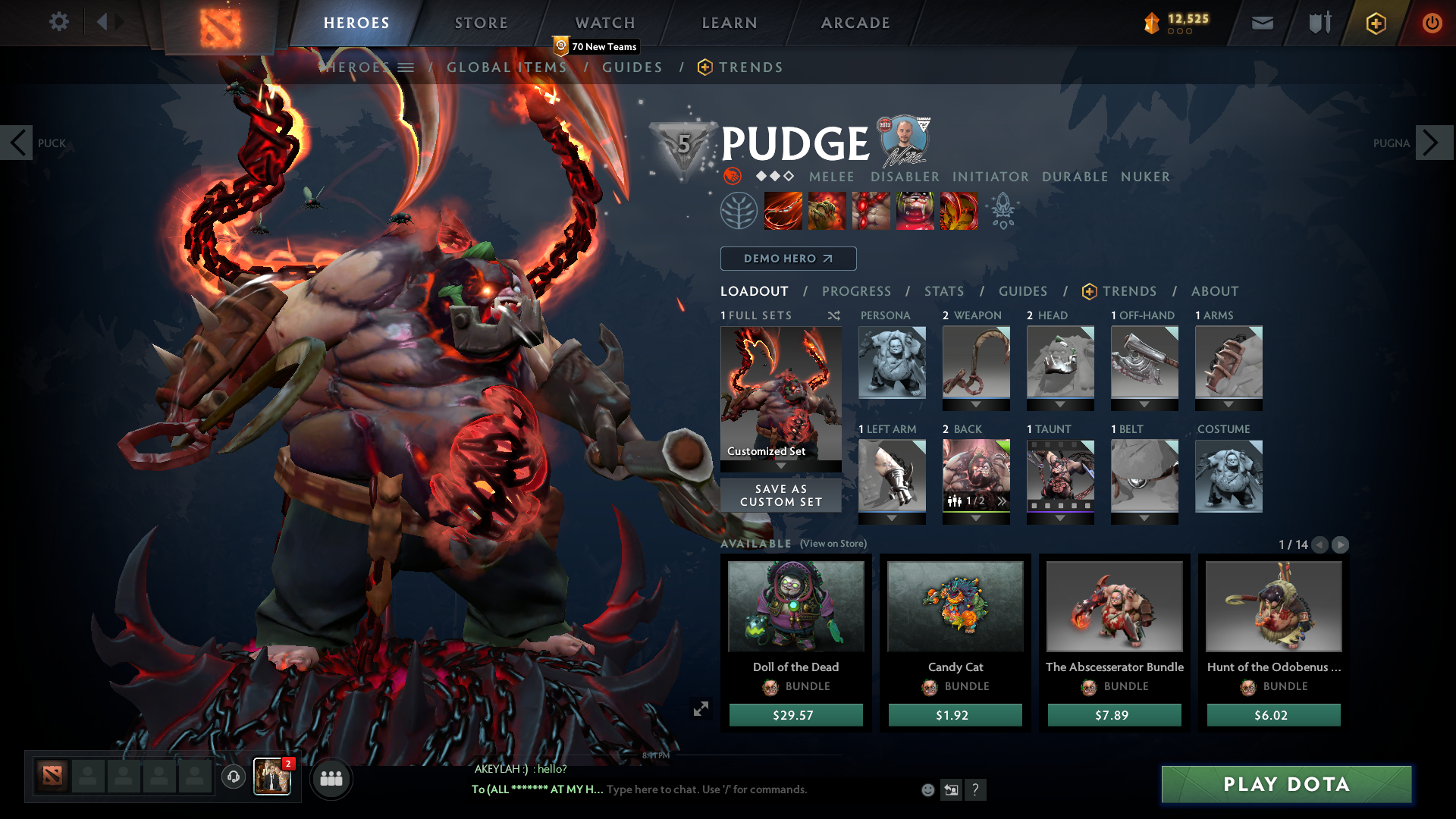
Task: Open the emoticon picker in the chat bar
Action: 927,789
